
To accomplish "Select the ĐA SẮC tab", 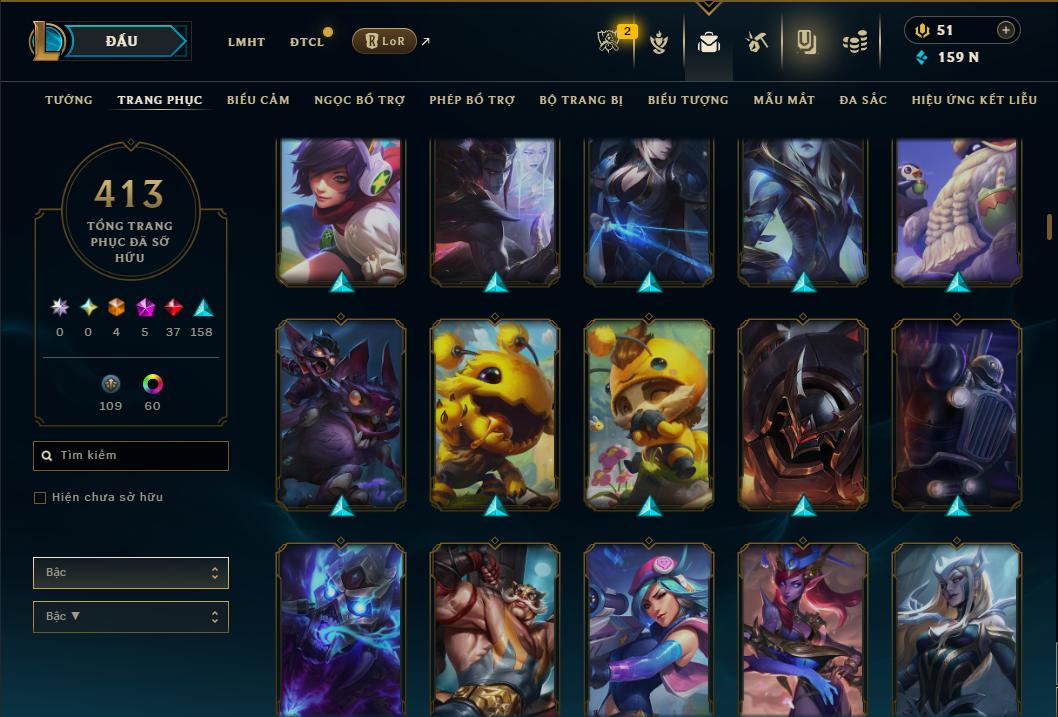I will [863, 100].
